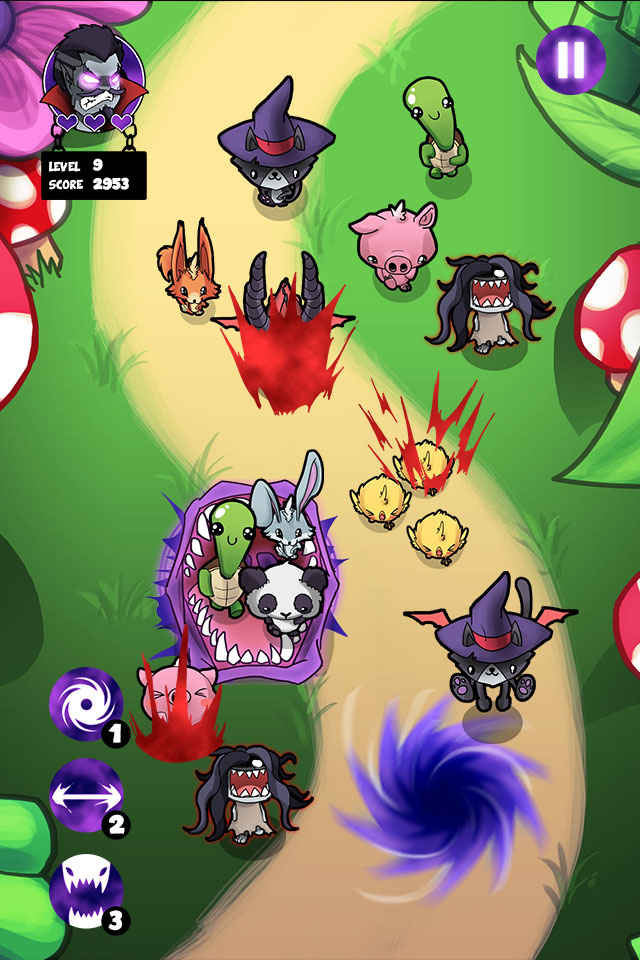Use the double-arrow ability

pos(85,796)
